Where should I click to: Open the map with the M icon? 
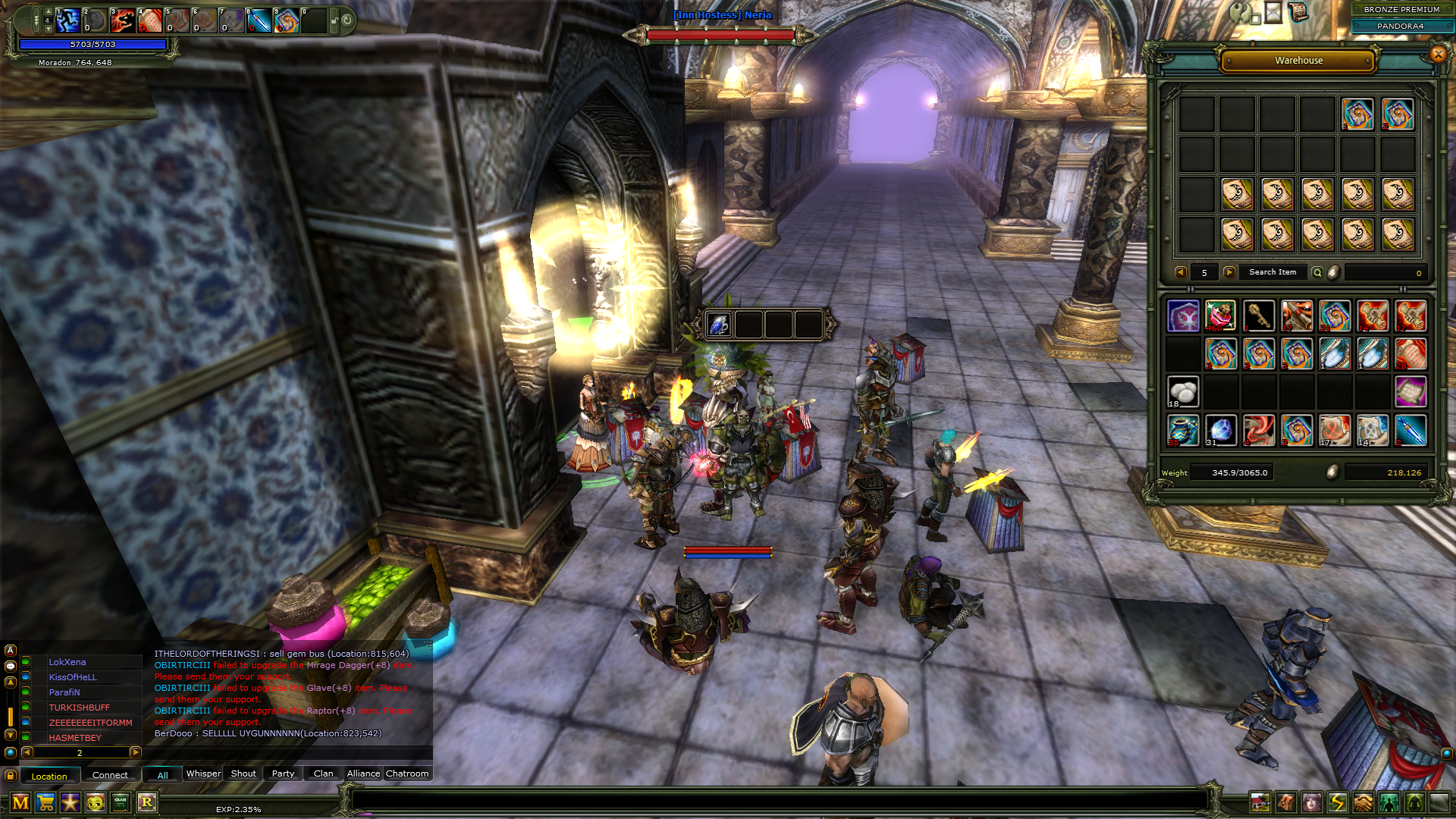click(21, 802)
